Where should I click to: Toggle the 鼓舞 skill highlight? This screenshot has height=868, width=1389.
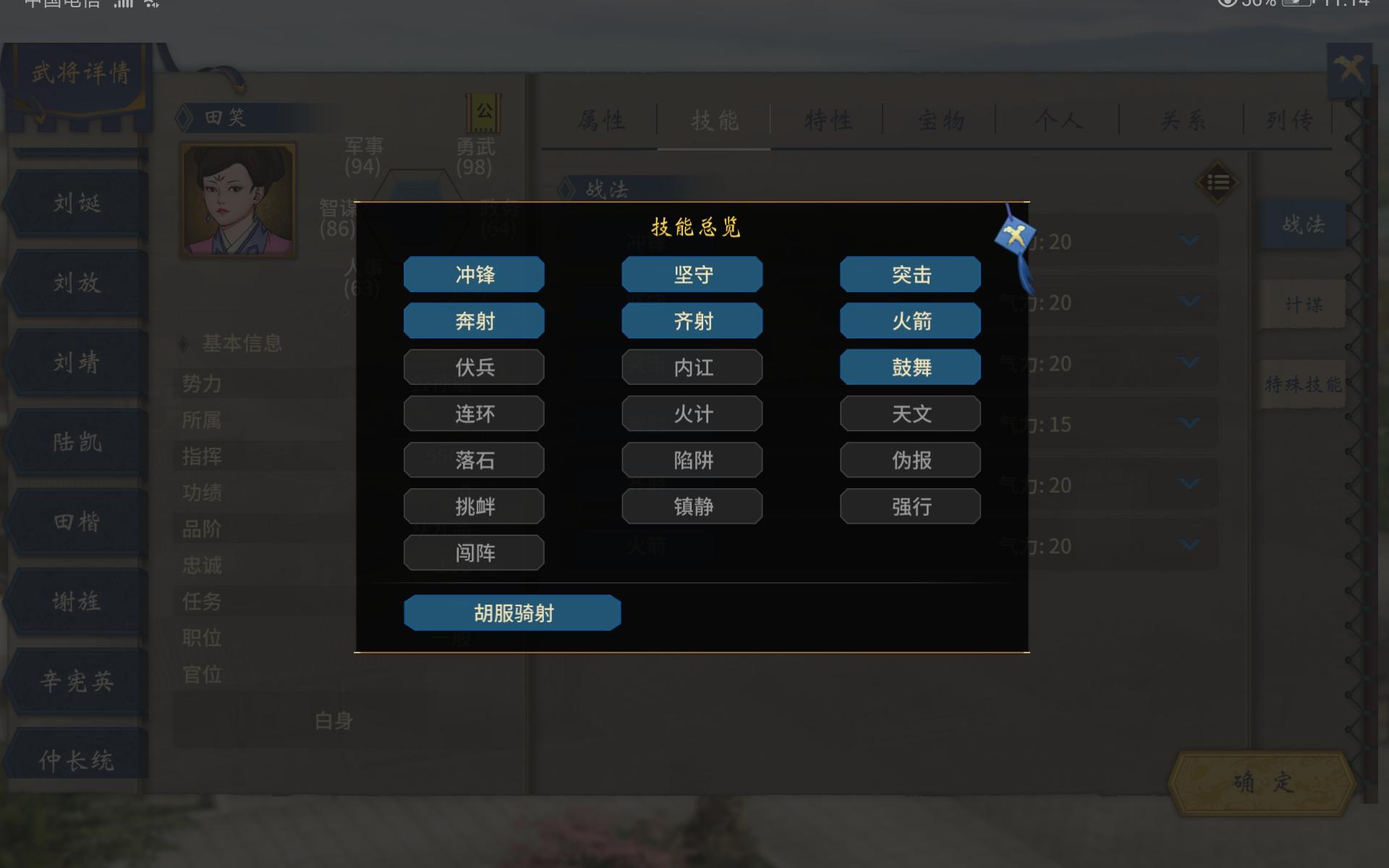tap(910, 367)
